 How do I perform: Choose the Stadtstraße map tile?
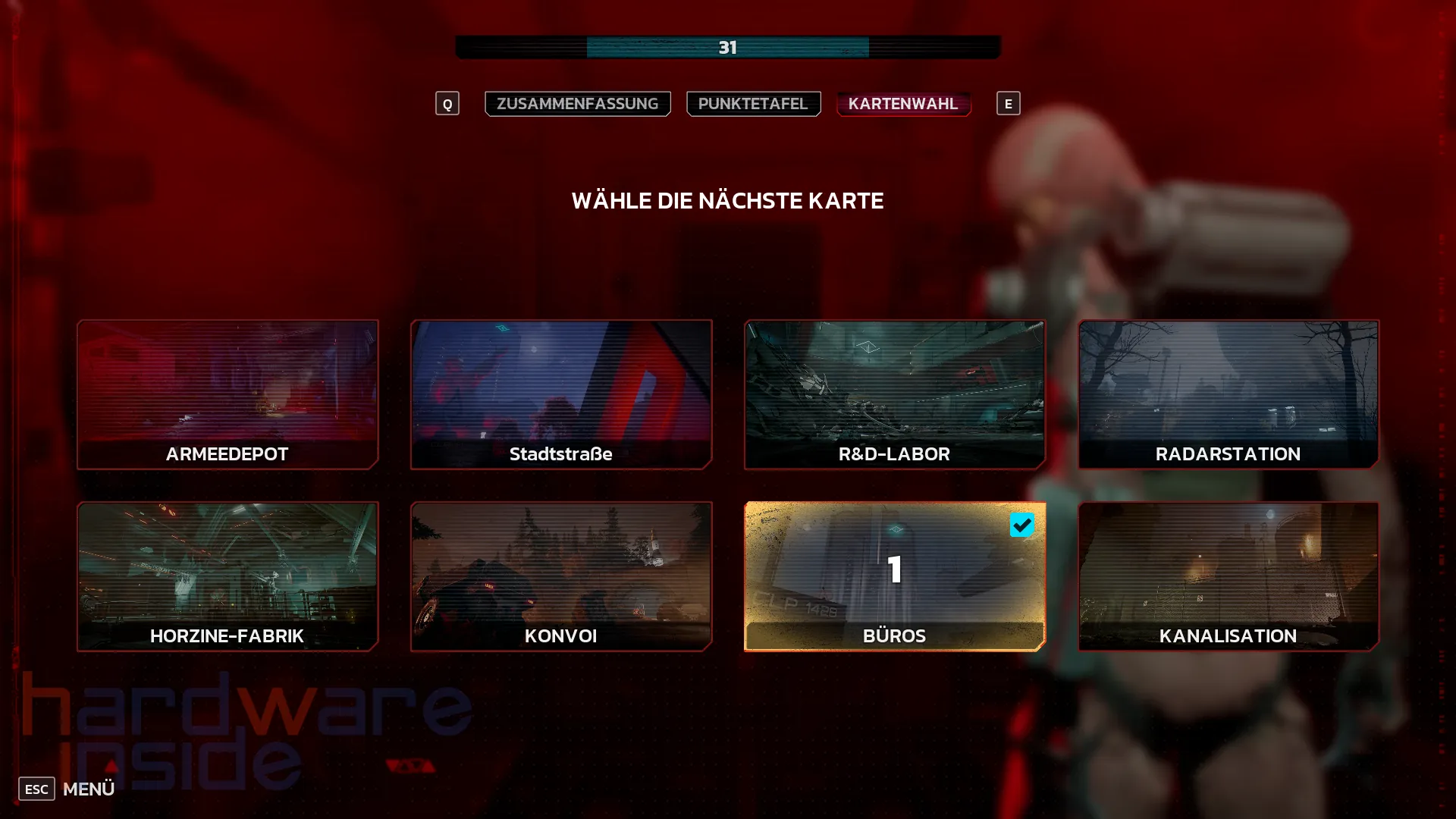[561, 394]
